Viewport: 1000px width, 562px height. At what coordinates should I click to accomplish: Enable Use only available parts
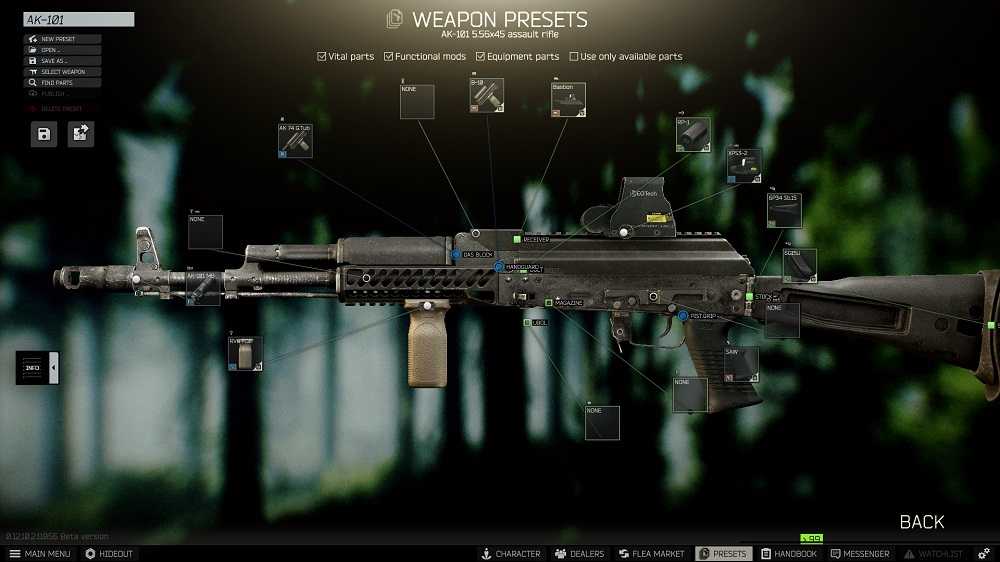574,57
